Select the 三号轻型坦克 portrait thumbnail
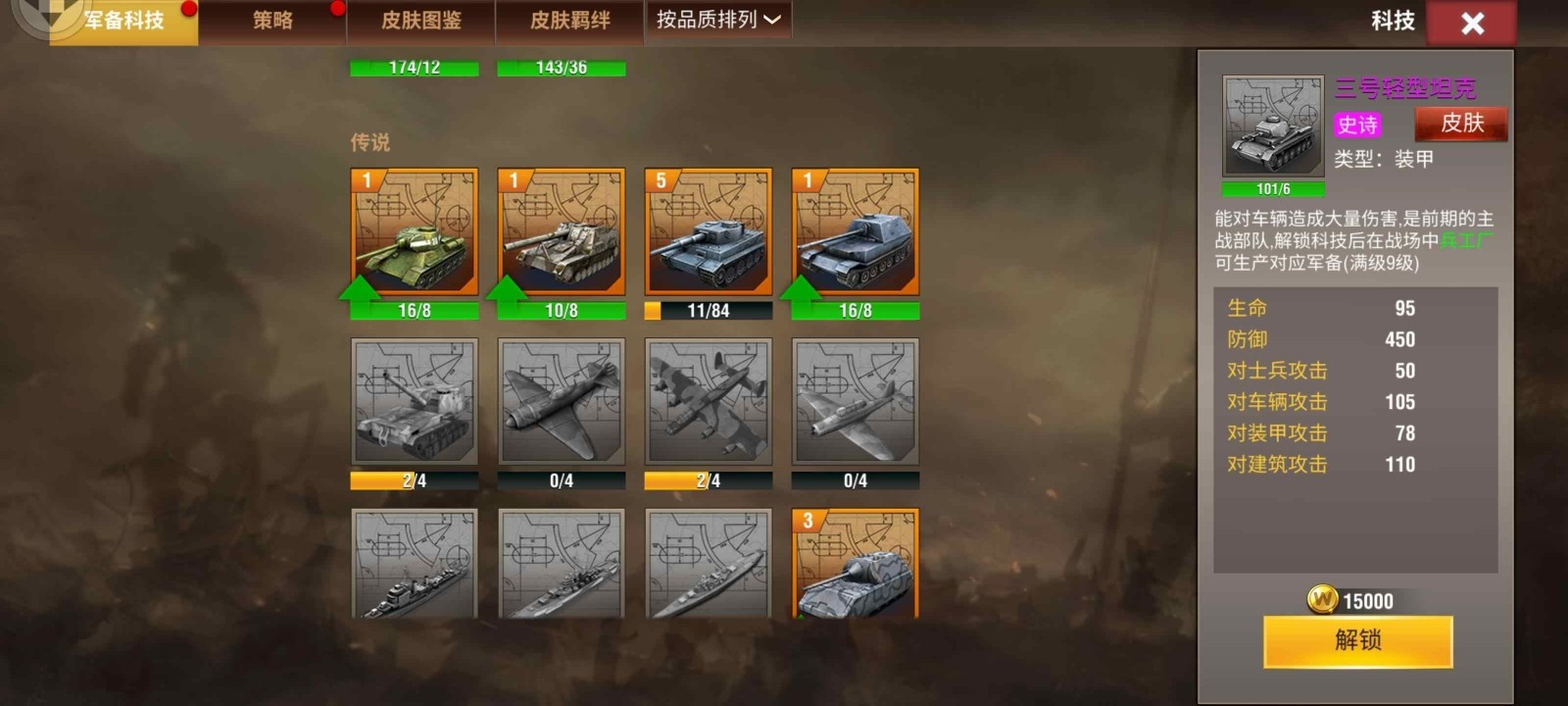Screen dimensions: 1568x706 (x=1272, y=123)
